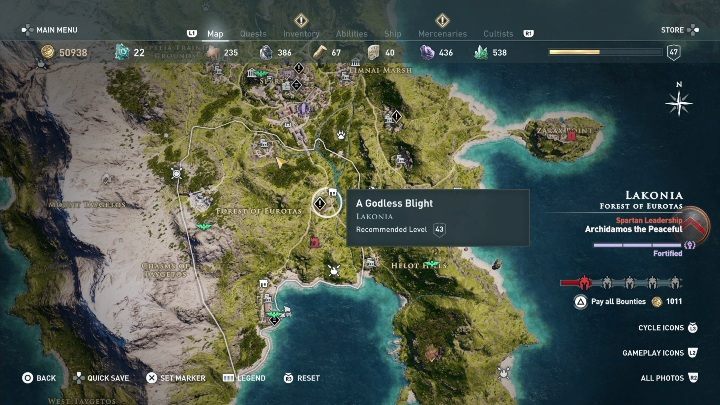720x405 pixels.
Task: Reset the map view
Action: [302, 378]
